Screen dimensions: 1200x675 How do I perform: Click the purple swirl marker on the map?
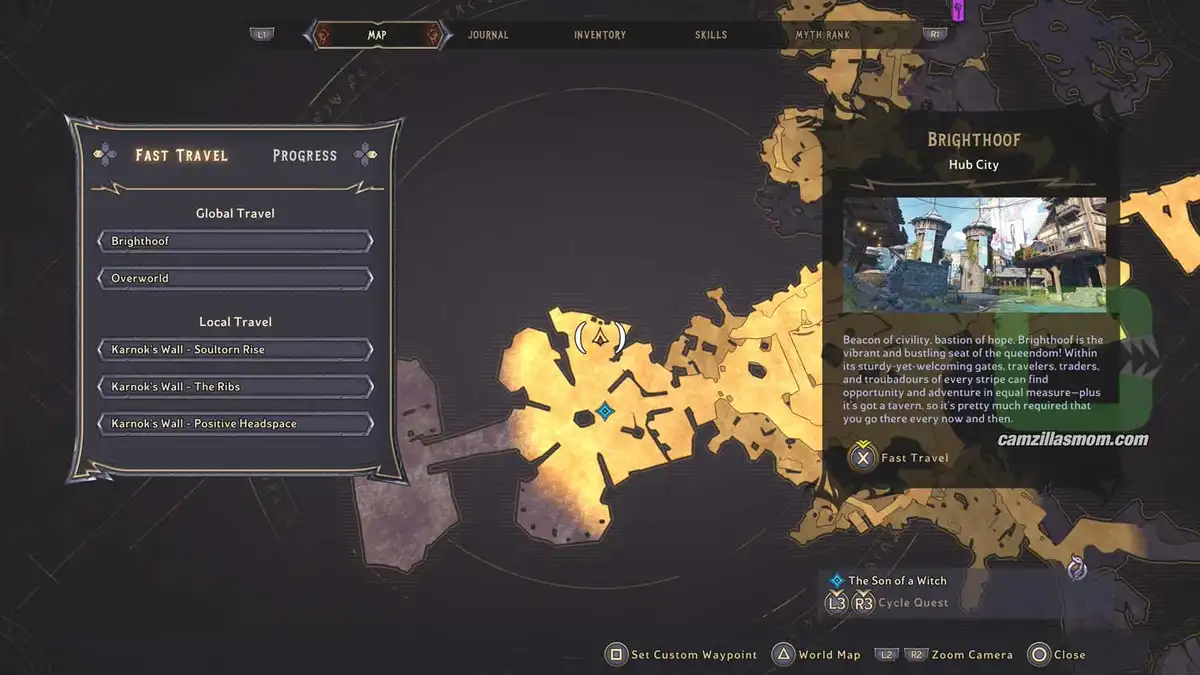[x=1077, y=569]
